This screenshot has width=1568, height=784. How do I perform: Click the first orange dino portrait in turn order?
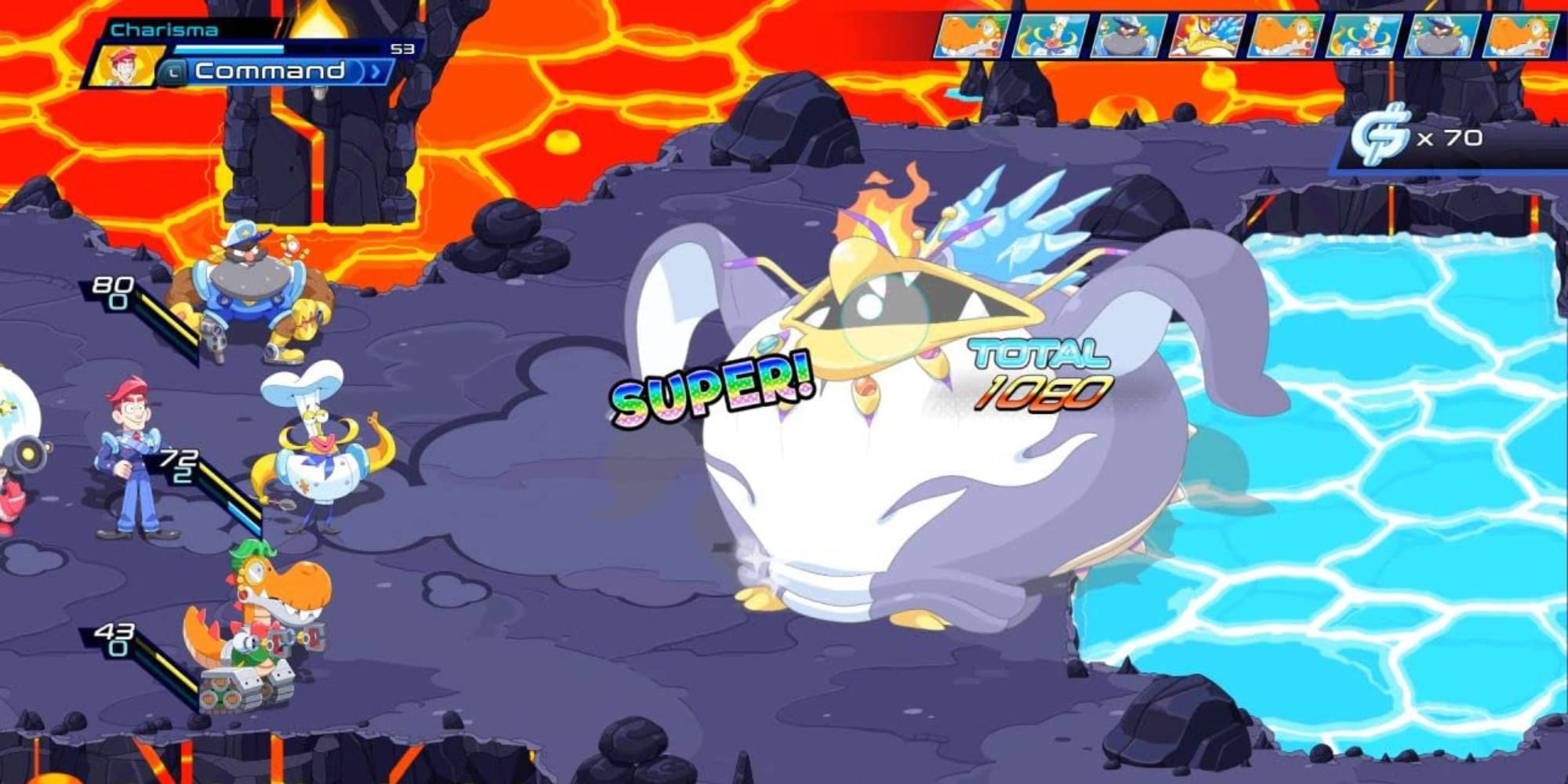[971, 35]
